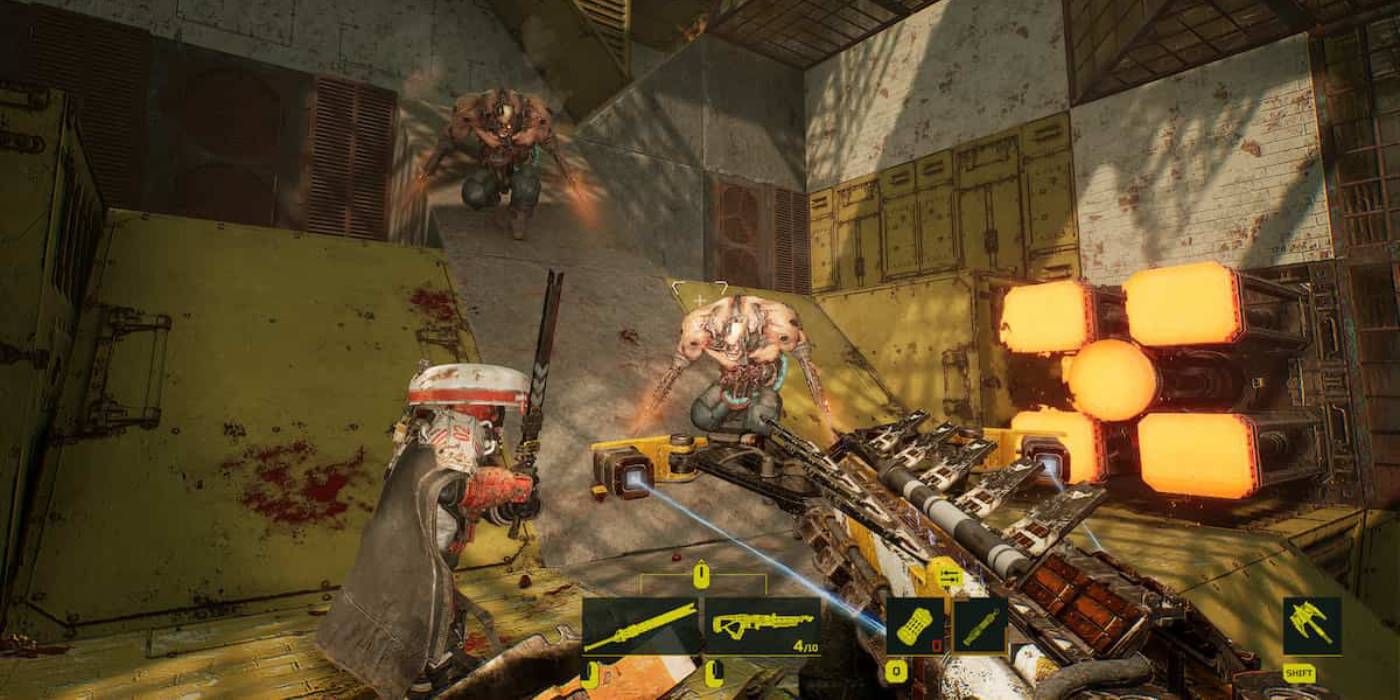
Task: Select the stim injector item slot
Action: tap(980, 626)
